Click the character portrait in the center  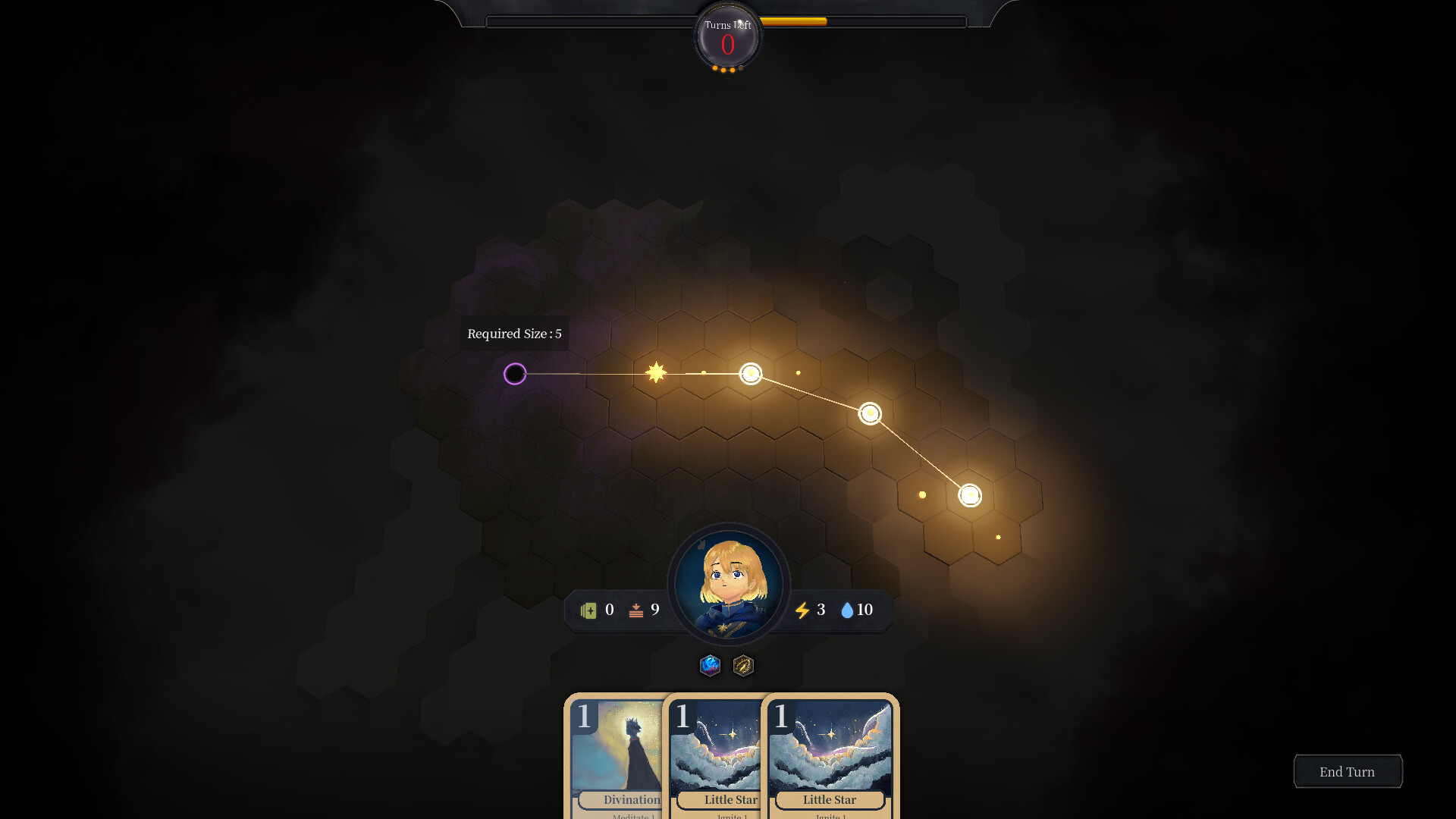[x=728, y=585]
